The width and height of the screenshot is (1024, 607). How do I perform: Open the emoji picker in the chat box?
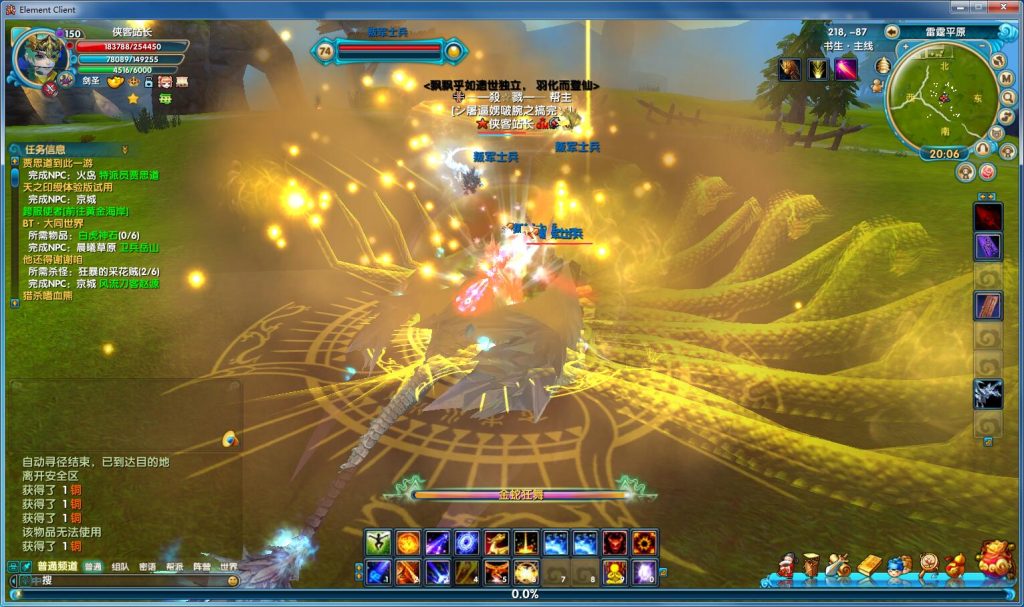click(233, 581)
